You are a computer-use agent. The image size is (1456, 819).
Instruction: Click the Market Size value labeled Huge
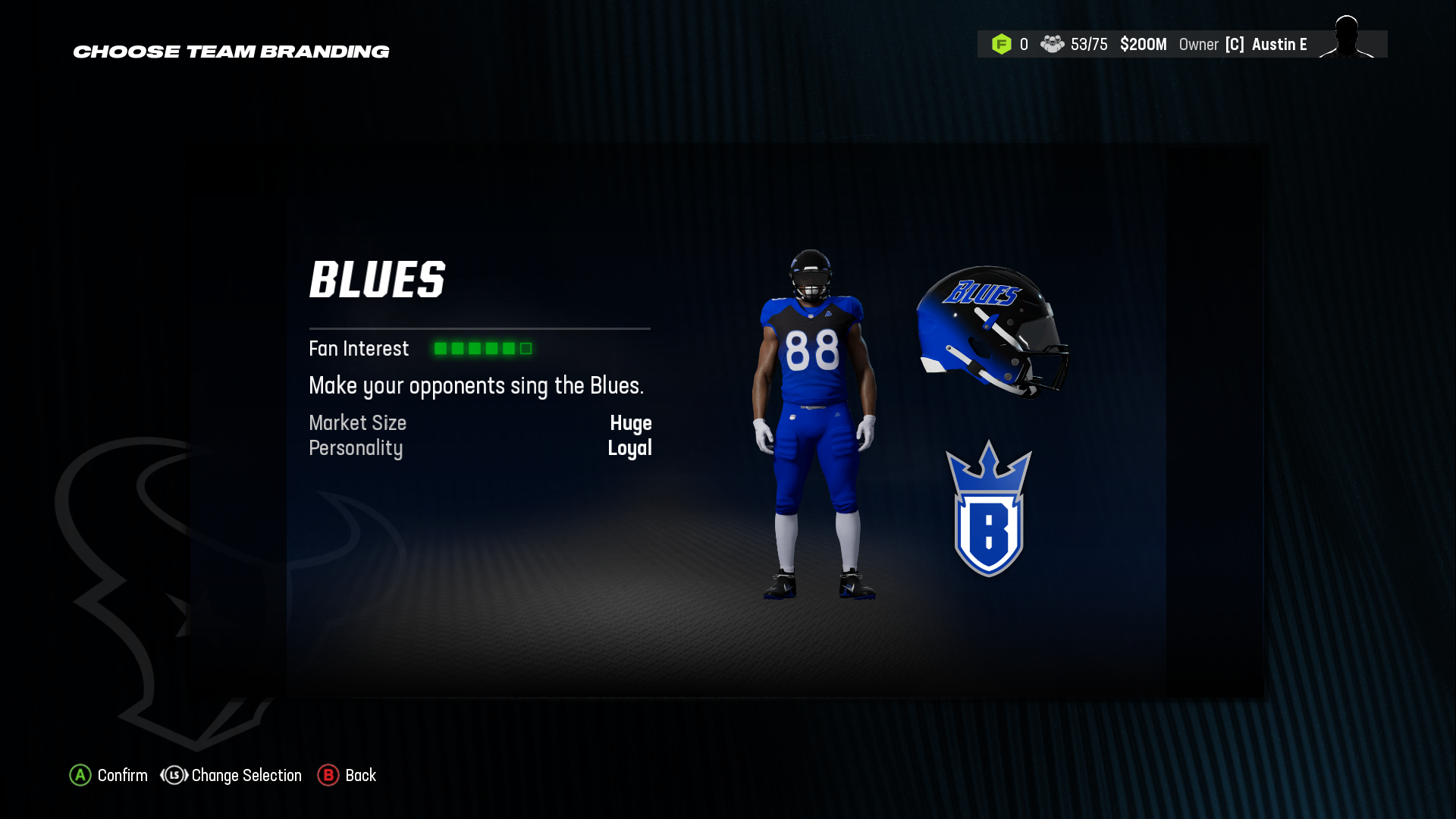pos(631,423)
